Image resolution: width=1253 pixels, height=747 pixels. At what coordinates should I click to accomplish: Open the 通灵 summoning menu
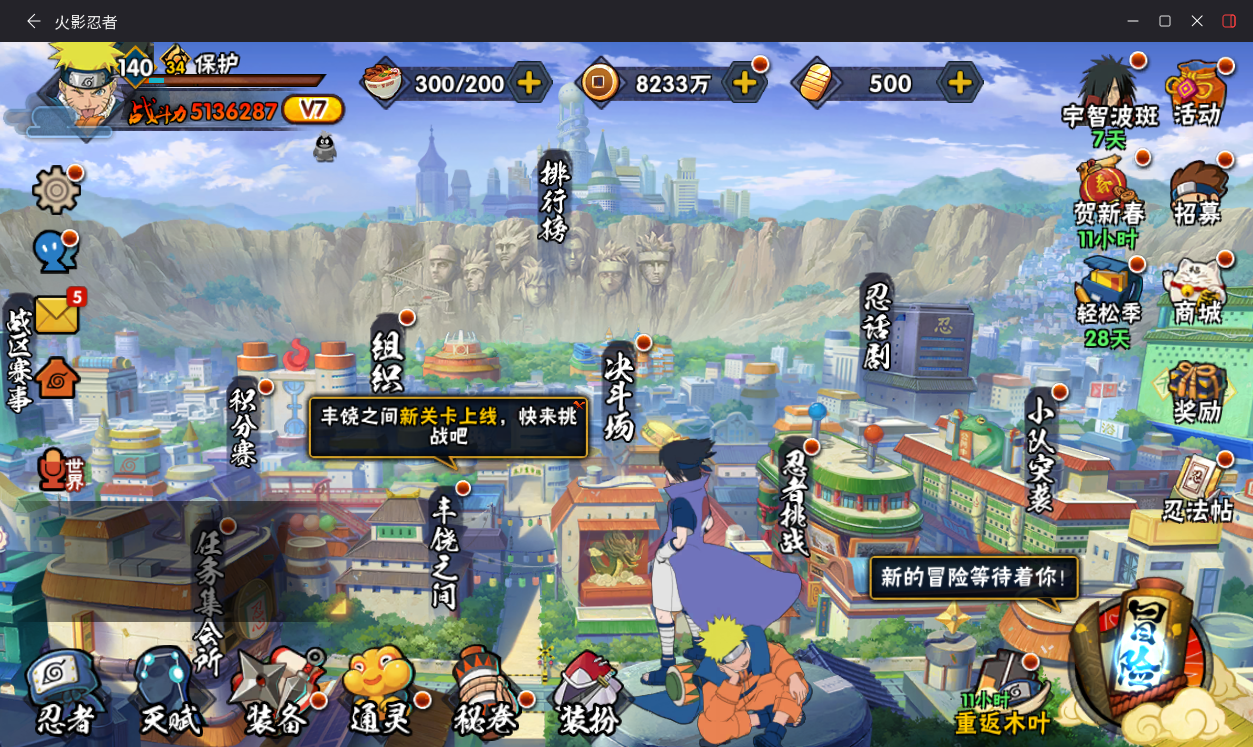pos(380,691)
